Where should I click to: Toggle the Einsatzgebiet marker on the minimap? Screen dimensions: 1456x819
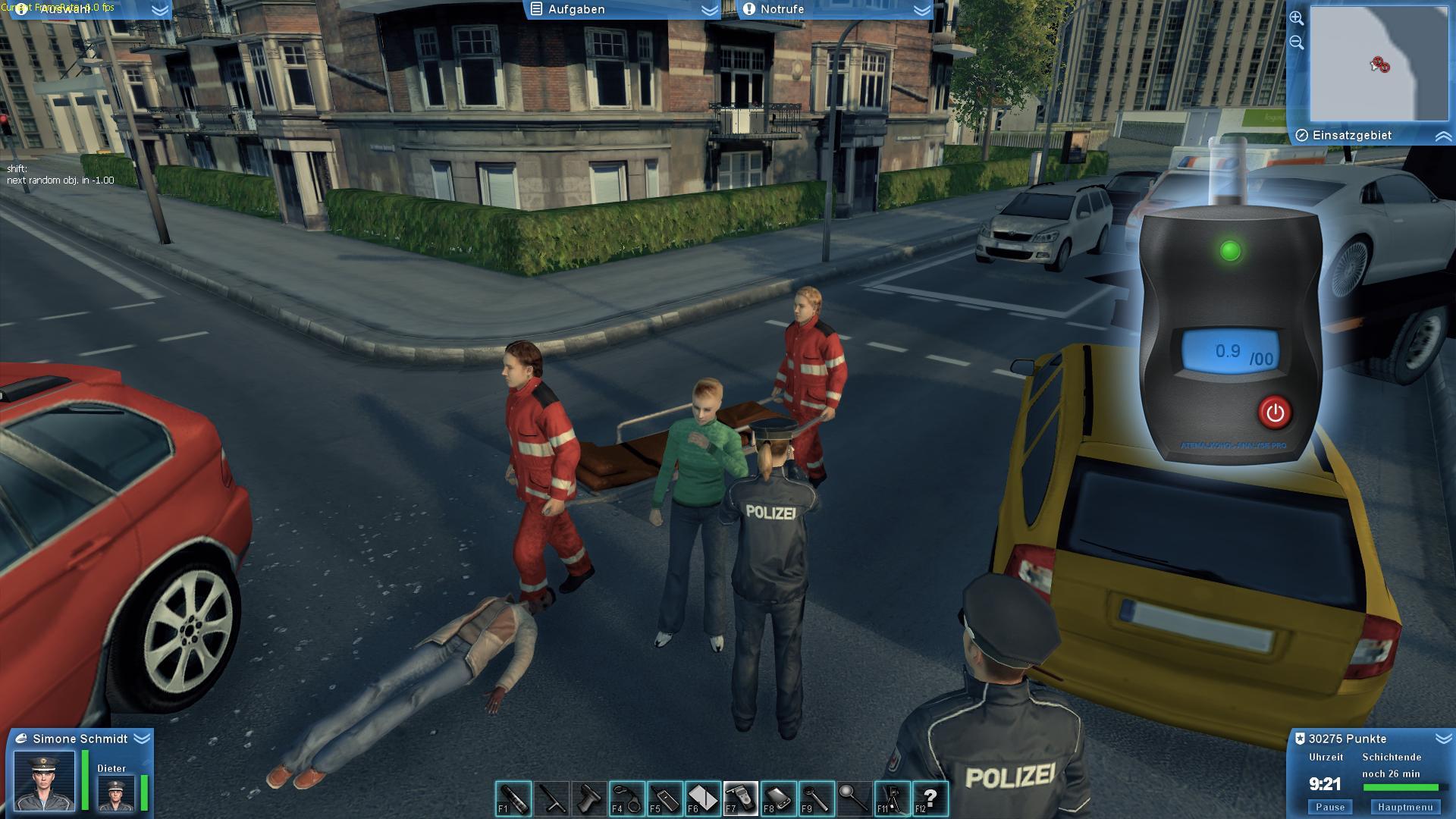tap(1302, 135)
